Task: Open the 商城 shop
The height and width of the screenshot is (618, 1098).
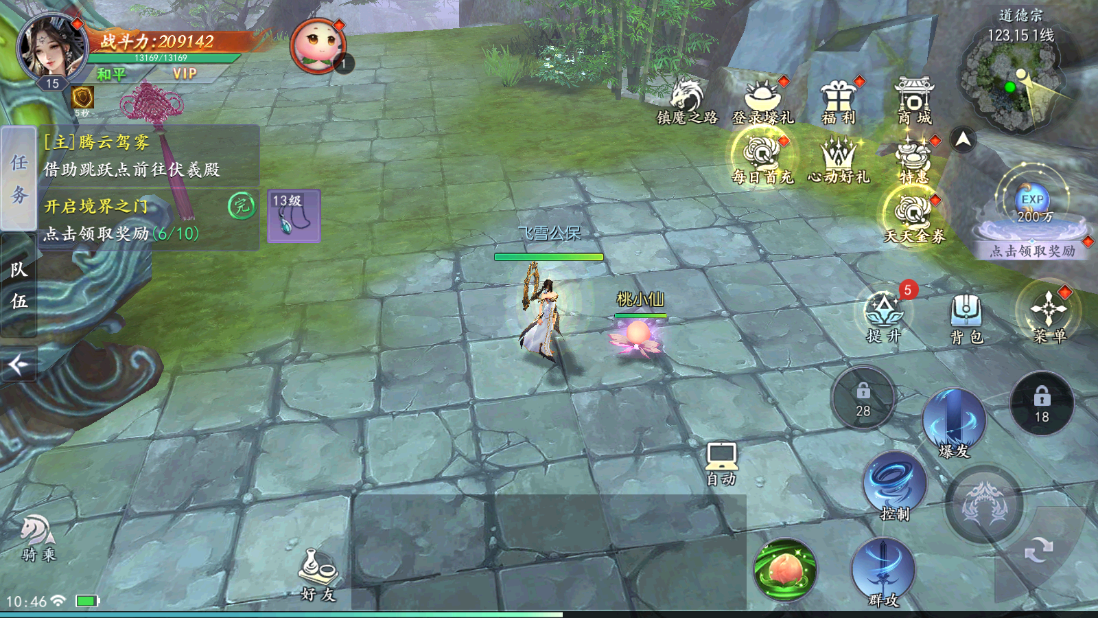Action: (913, 98)
